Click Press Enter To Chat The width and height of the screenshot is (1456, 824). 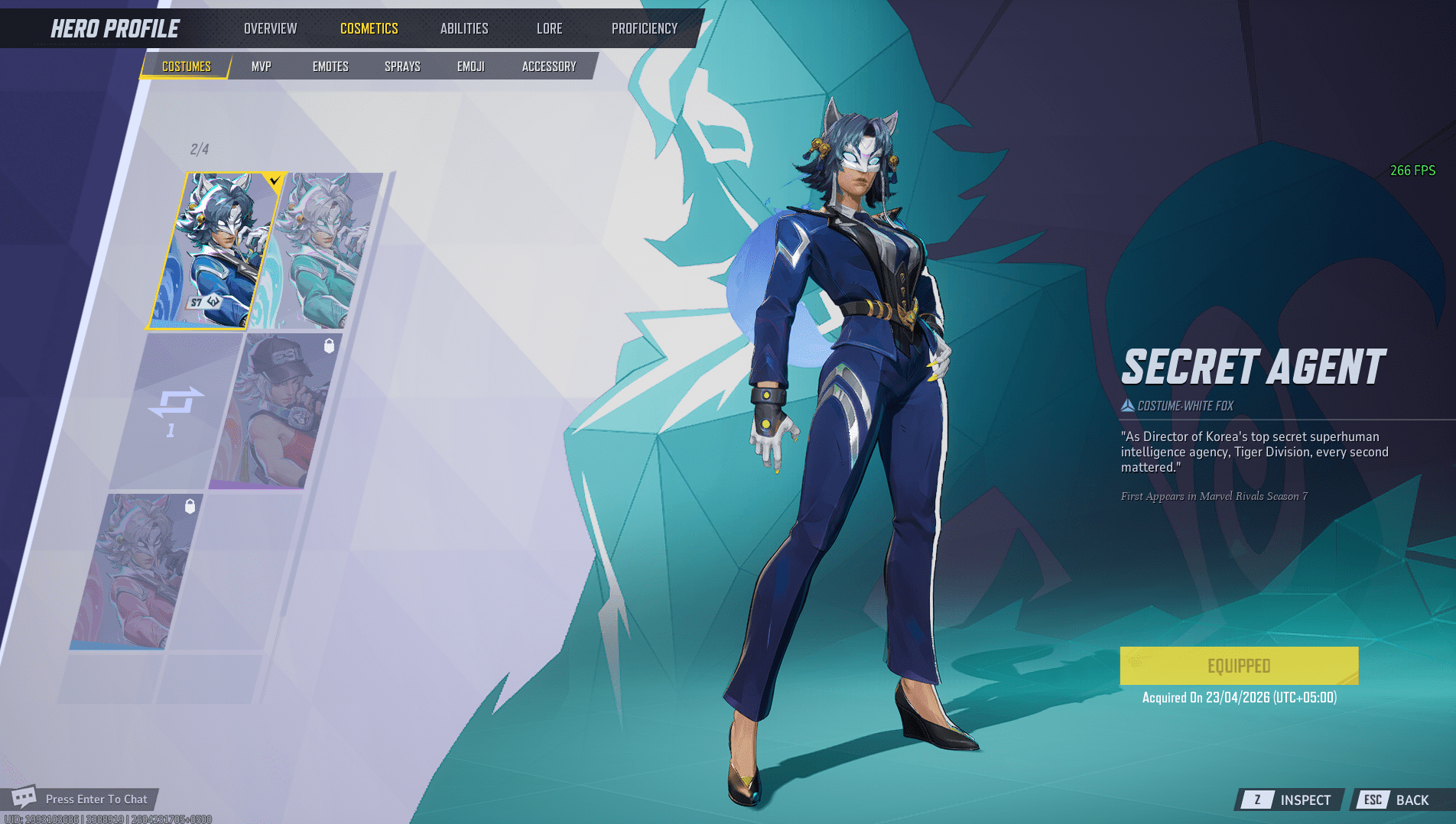click(x=97, y=799)
